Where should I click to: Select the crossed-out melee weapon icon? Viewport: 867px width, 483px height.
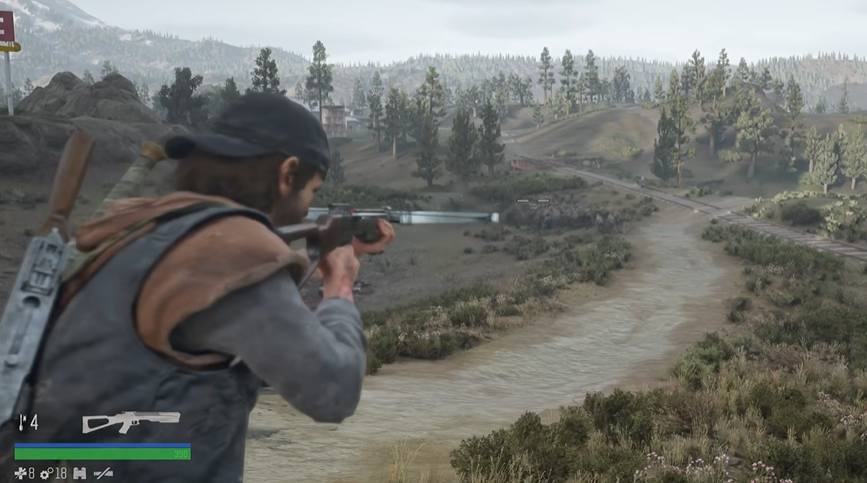[x=103, y=472]
